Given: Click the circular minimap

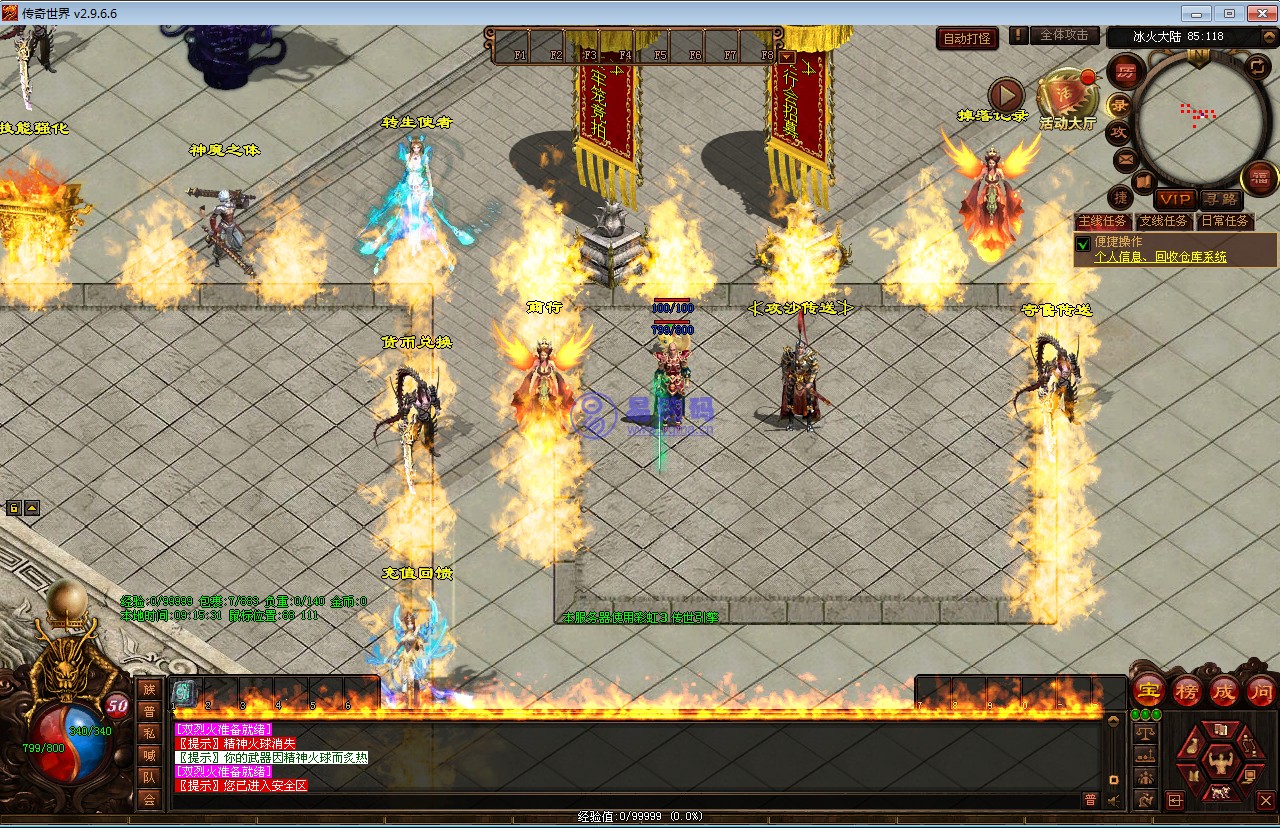Looking at the screenshot, I should pyautogui.click(x=1195, y=115).
